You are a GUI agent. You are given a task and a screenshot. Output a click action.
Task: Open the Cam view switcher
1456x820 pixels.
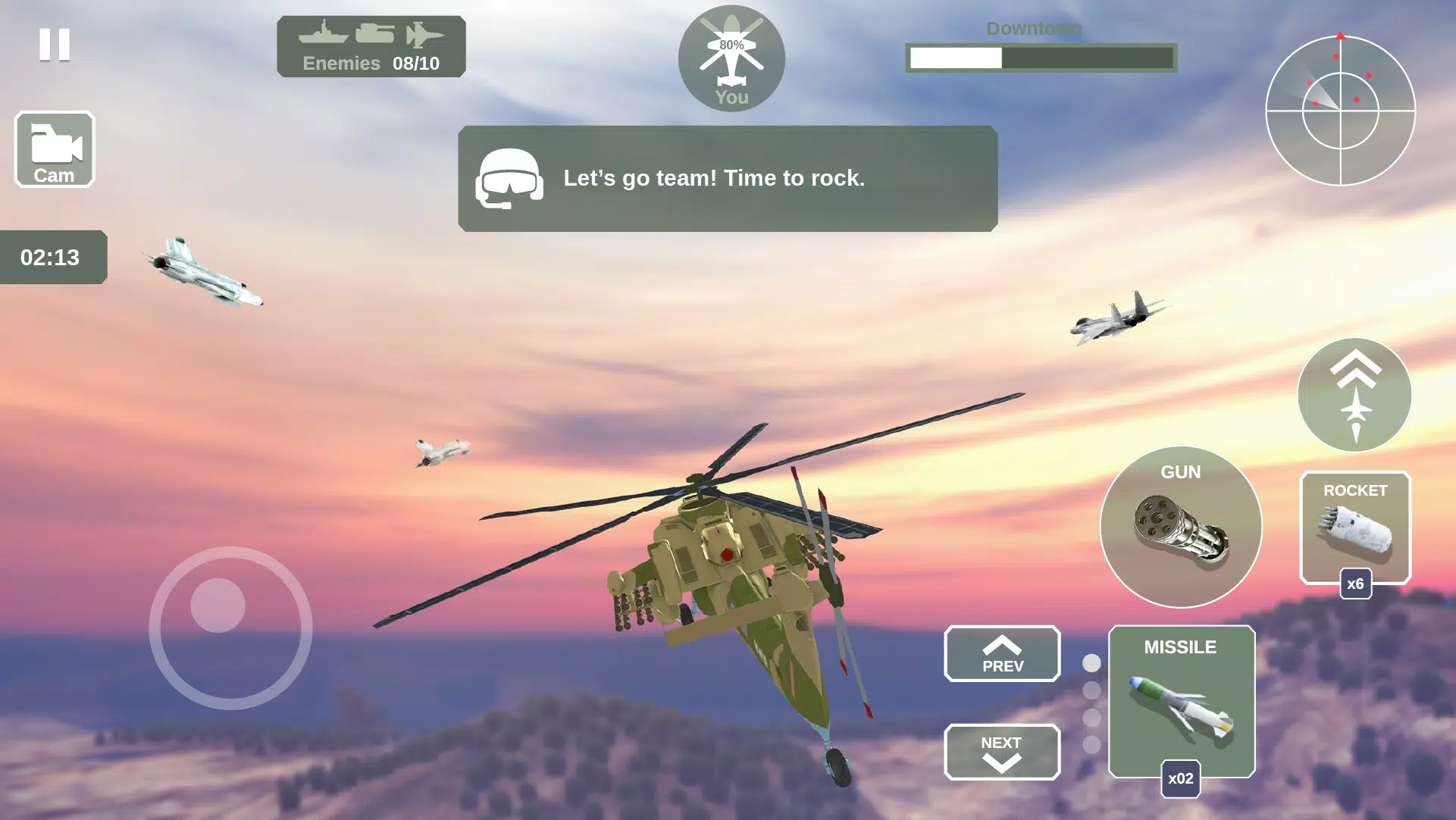pos(54,149)
